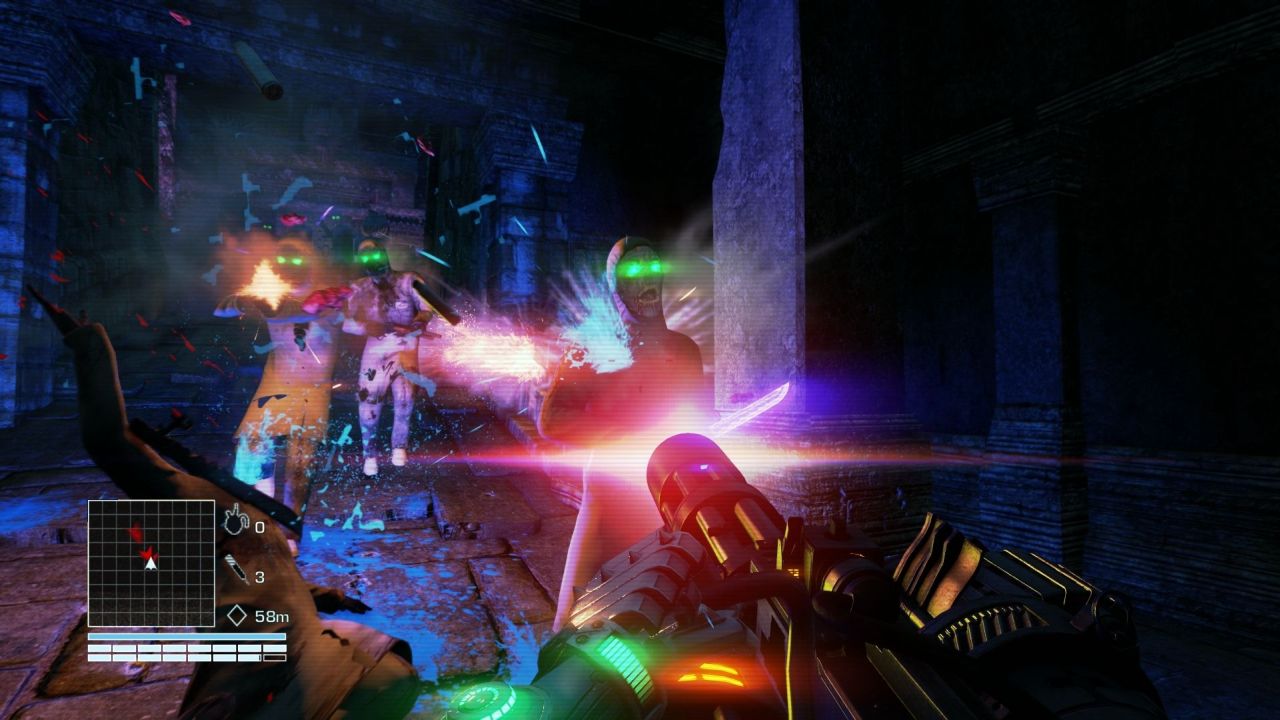Click the white player arrow on minimap
Screen dimensions: 1280x720
pos(151,564)
